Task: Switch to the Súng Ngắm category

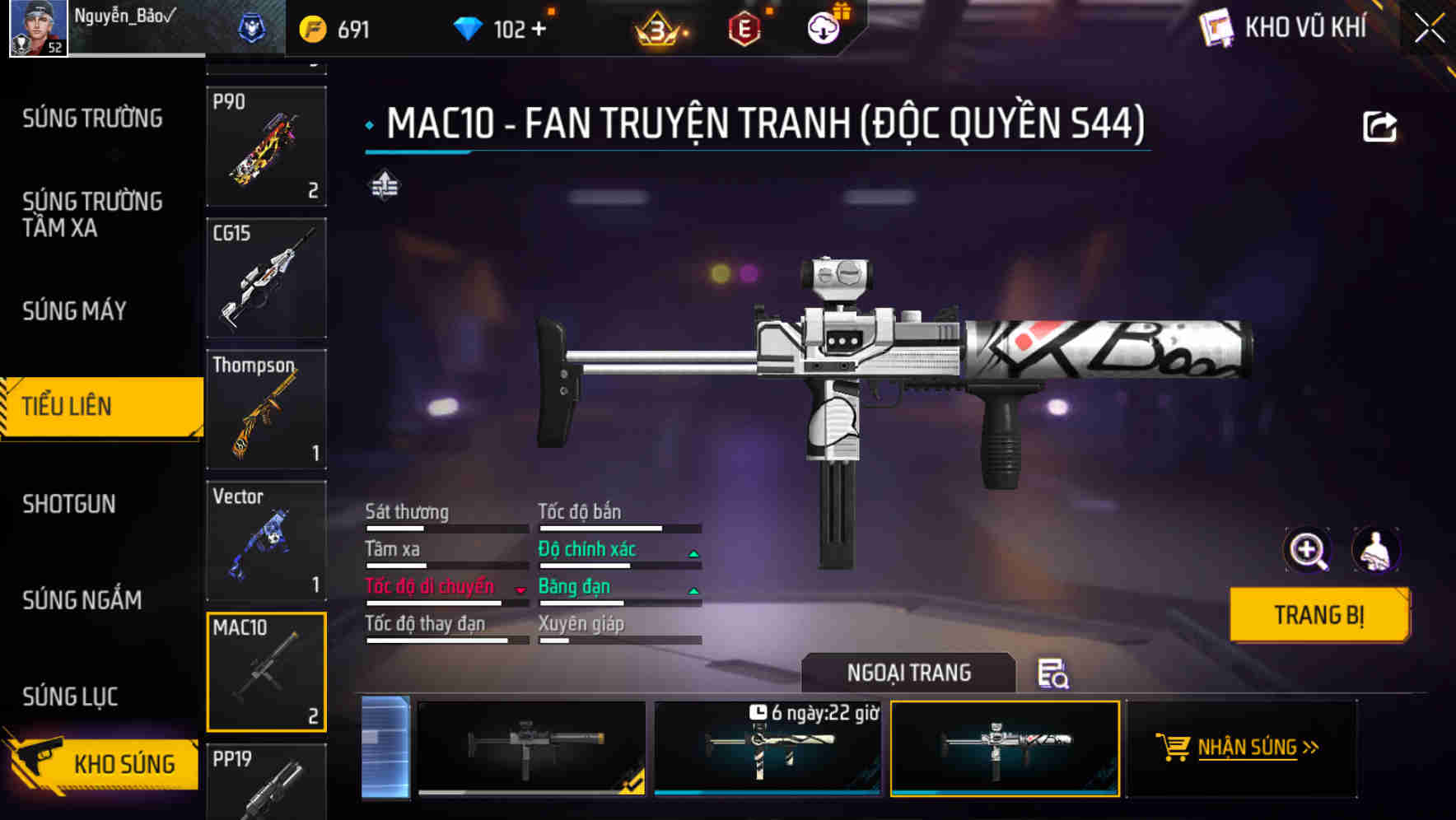Action: [82, 600]
